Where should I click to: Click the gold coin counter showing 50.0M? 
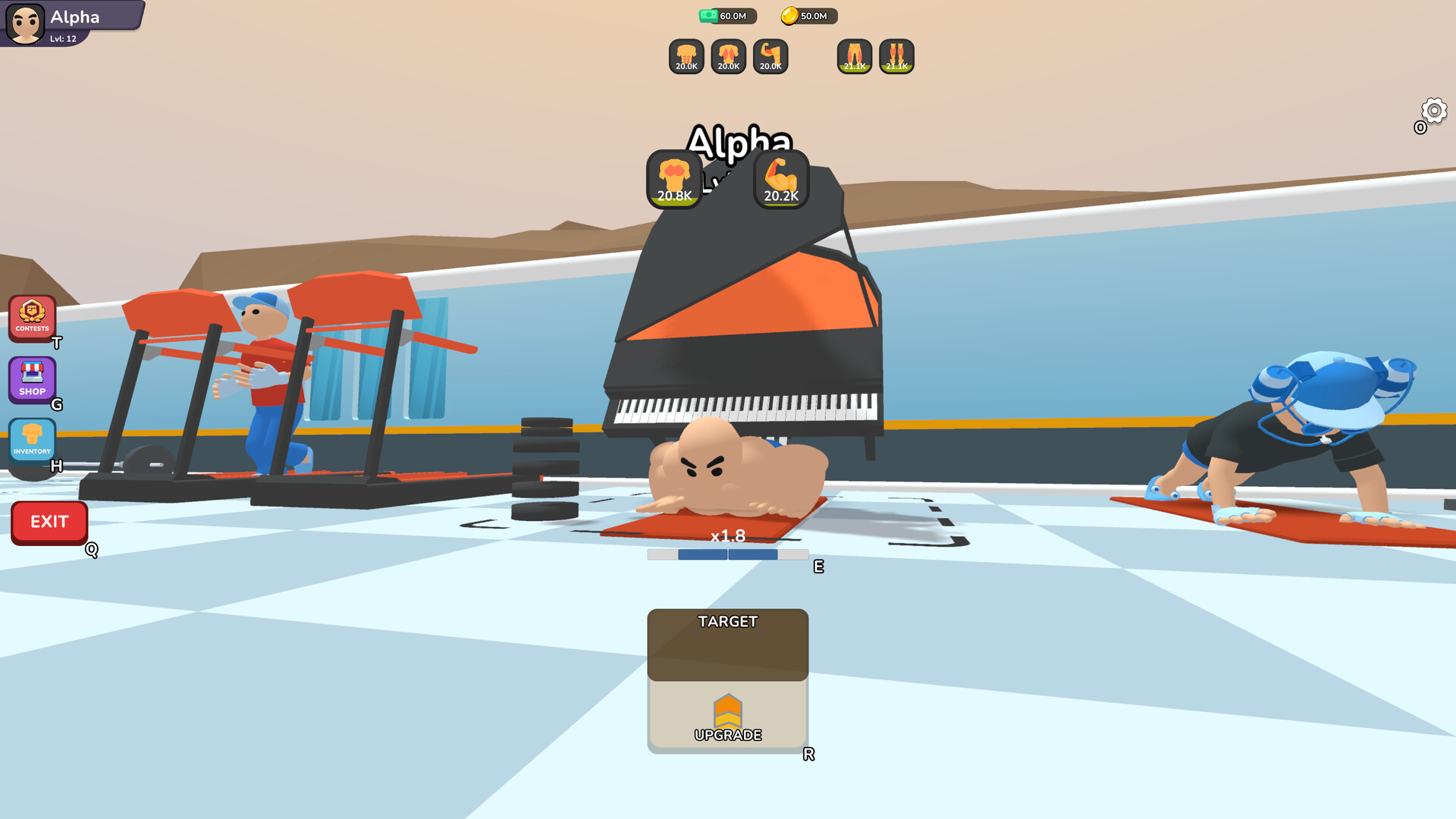coord(808,16)
